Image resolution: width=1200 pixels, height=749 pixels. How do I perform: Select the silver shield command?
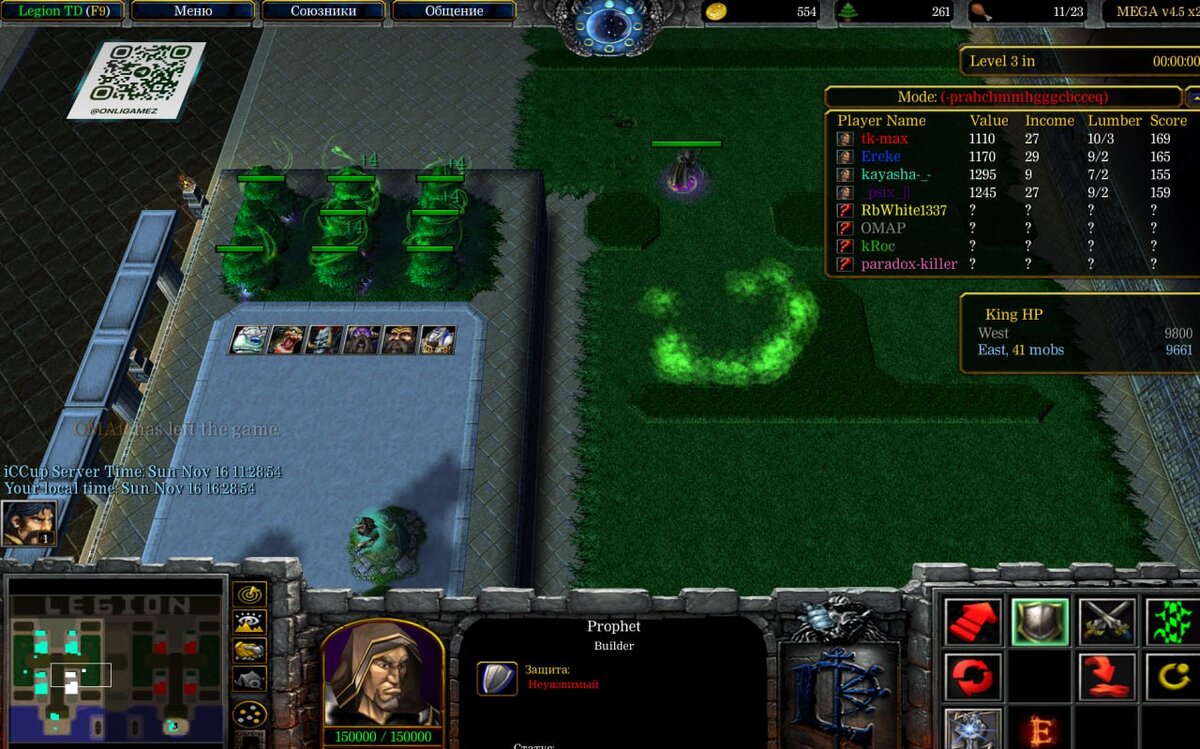pos(1040,622)
